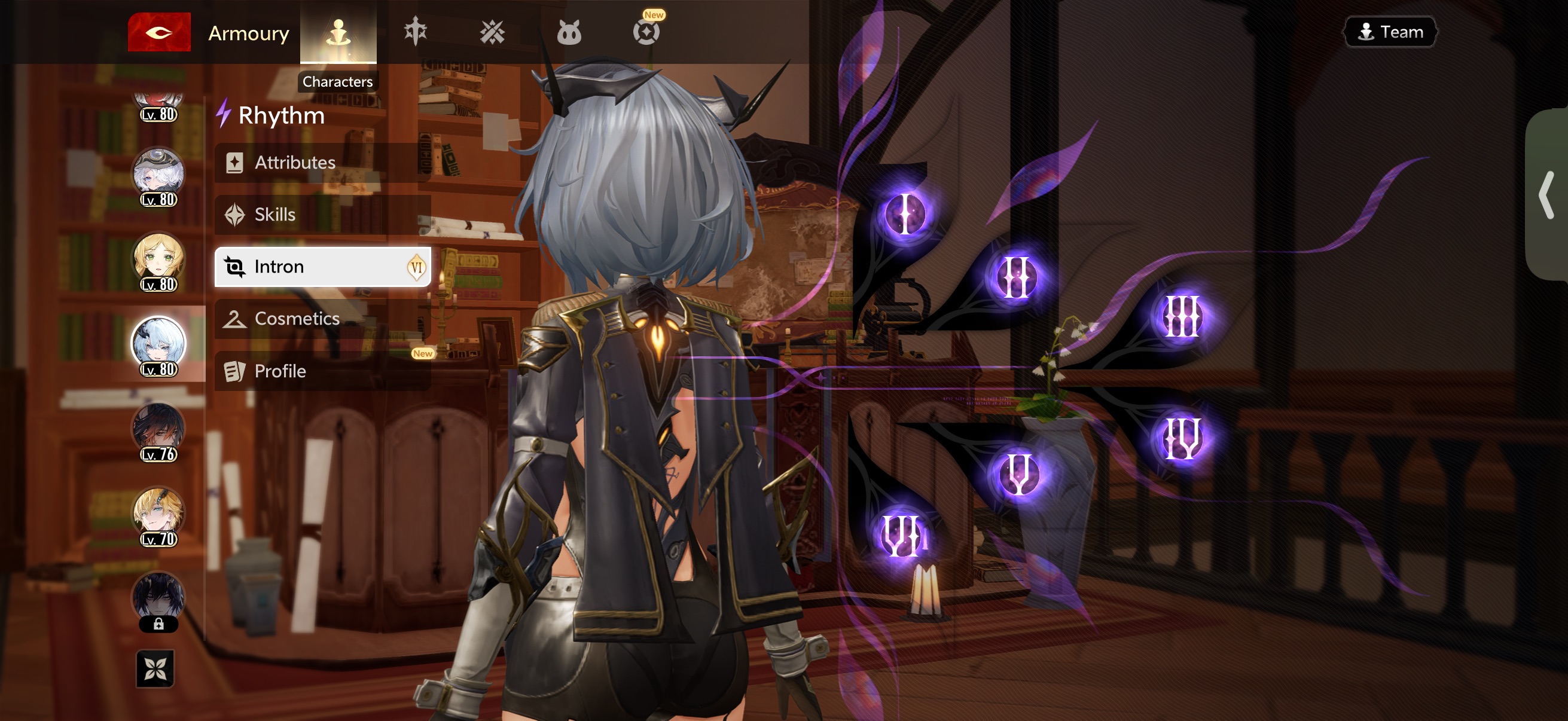Open the tab marked New
This screenshot has width=1568, height=721.
(646, 31)
